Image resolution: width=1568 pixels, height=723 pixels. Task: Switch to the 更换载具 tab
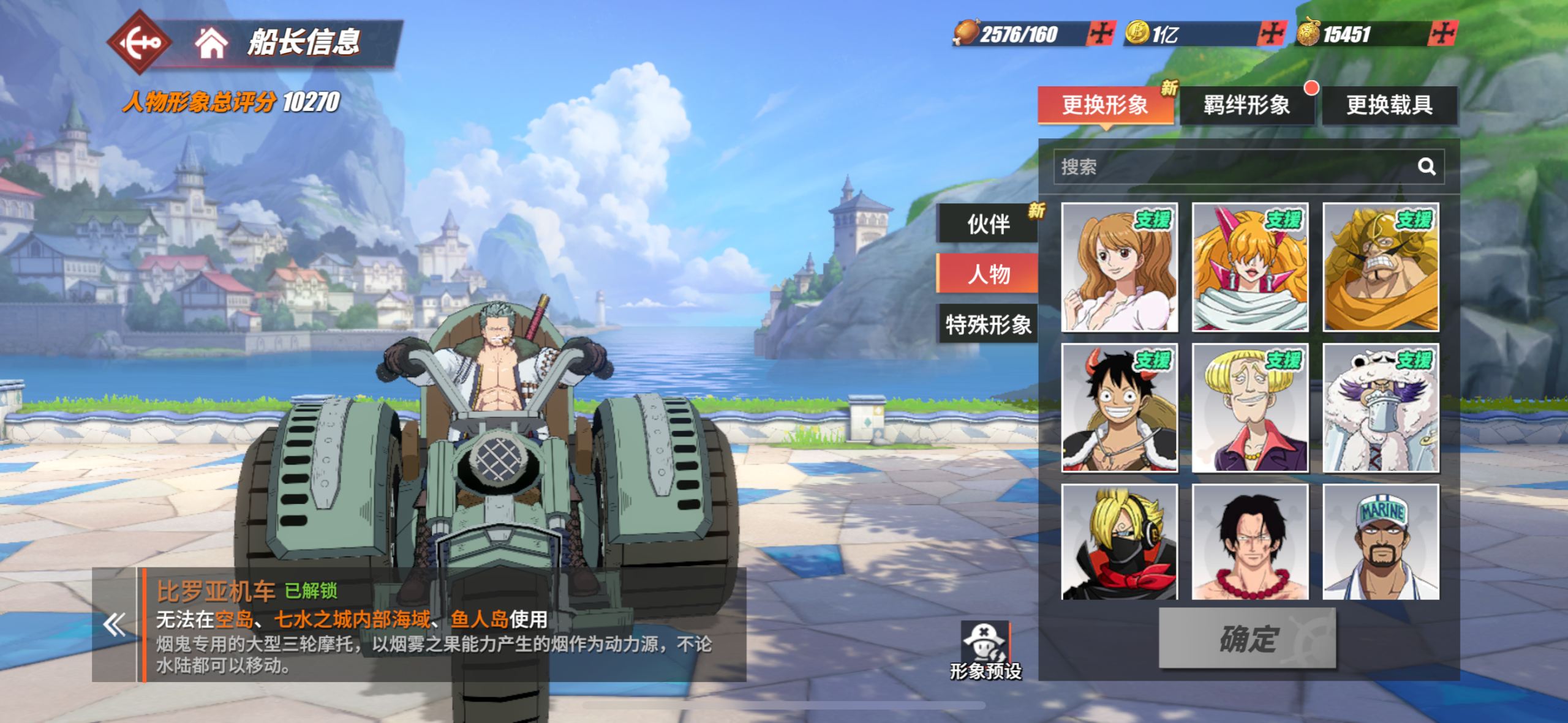pos(1389,105)
